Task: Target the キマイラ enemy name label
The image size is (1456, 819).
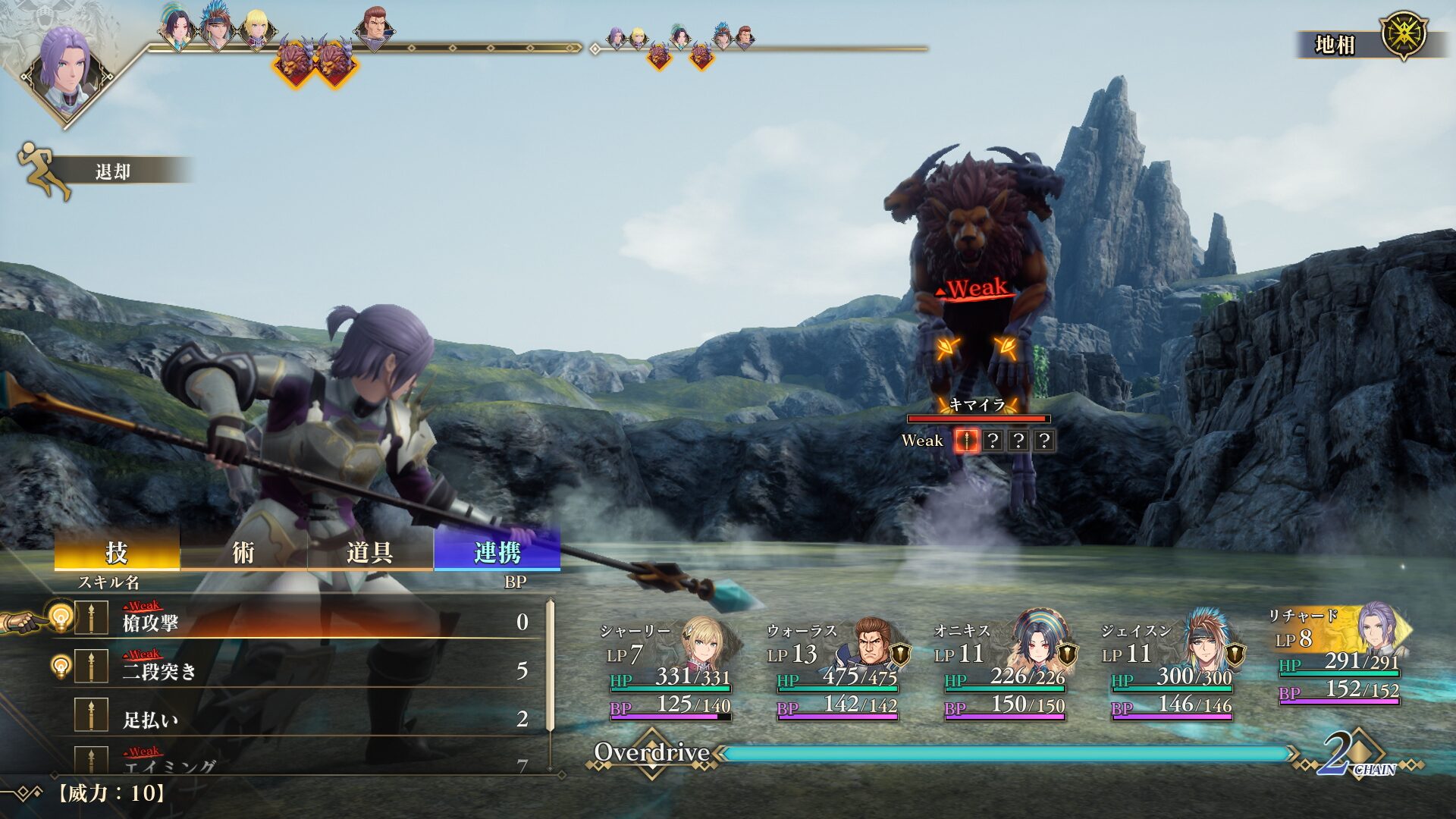Action: tap(977, 405)
